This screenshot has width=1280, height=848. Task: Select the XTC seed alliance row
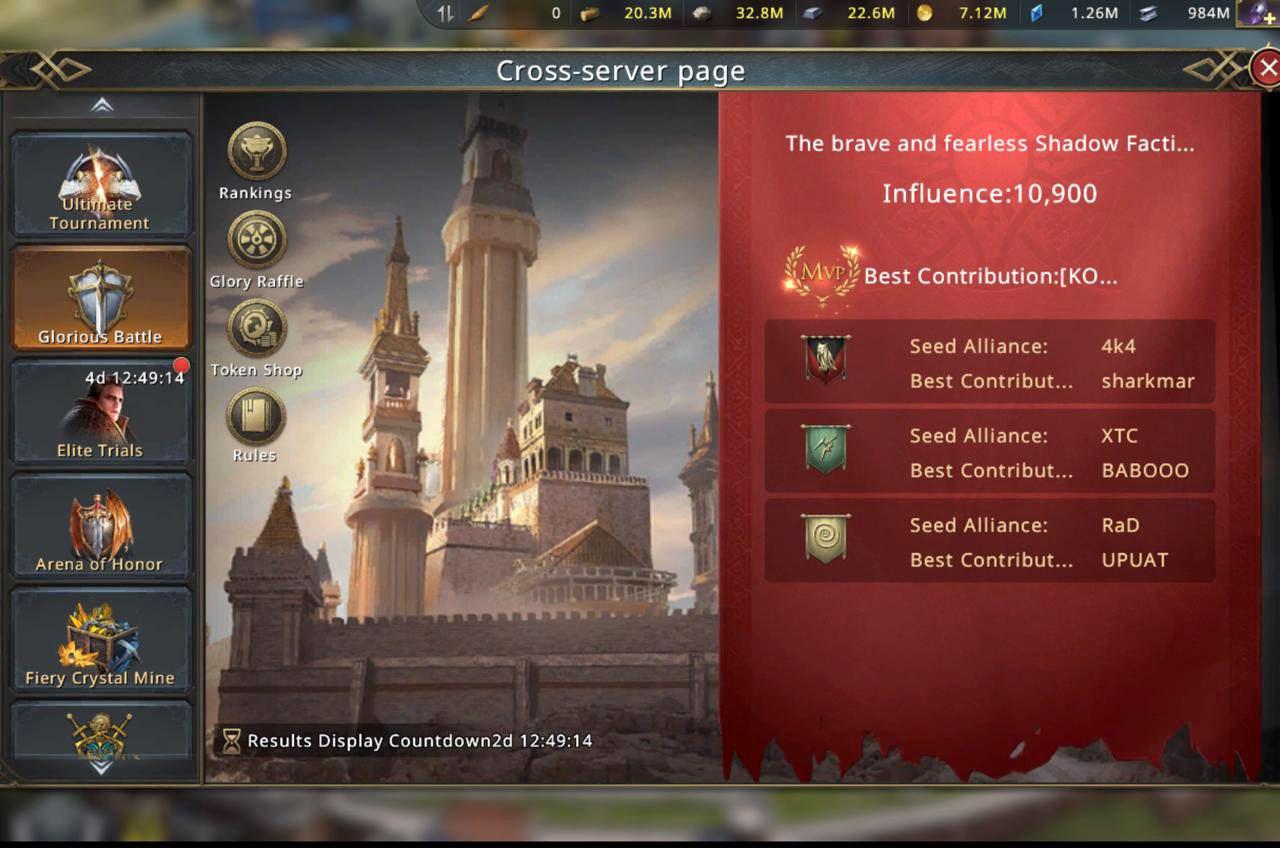tap(989, 452)
